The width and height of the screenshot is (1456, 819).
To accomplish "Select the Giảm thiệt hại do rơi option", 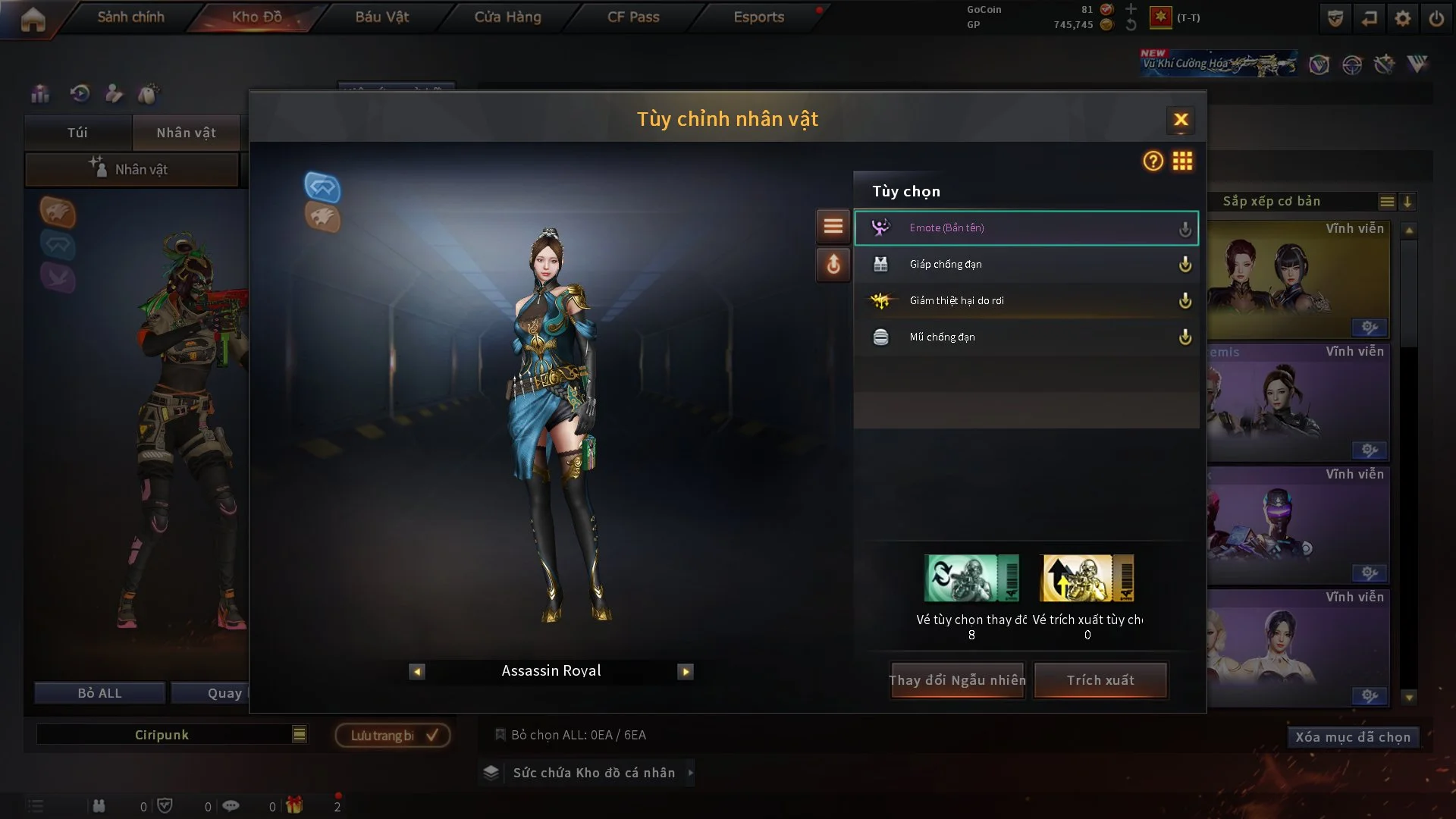I will point(1025,301).
